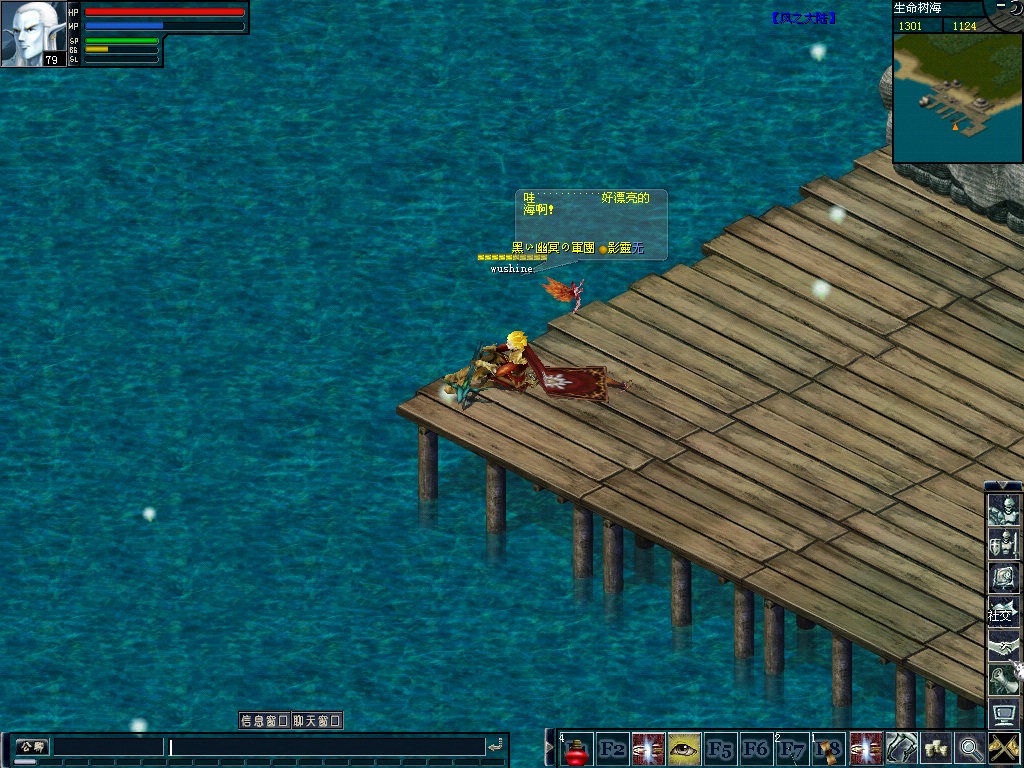Open the 社交 social menu

tap(1003, 612)
